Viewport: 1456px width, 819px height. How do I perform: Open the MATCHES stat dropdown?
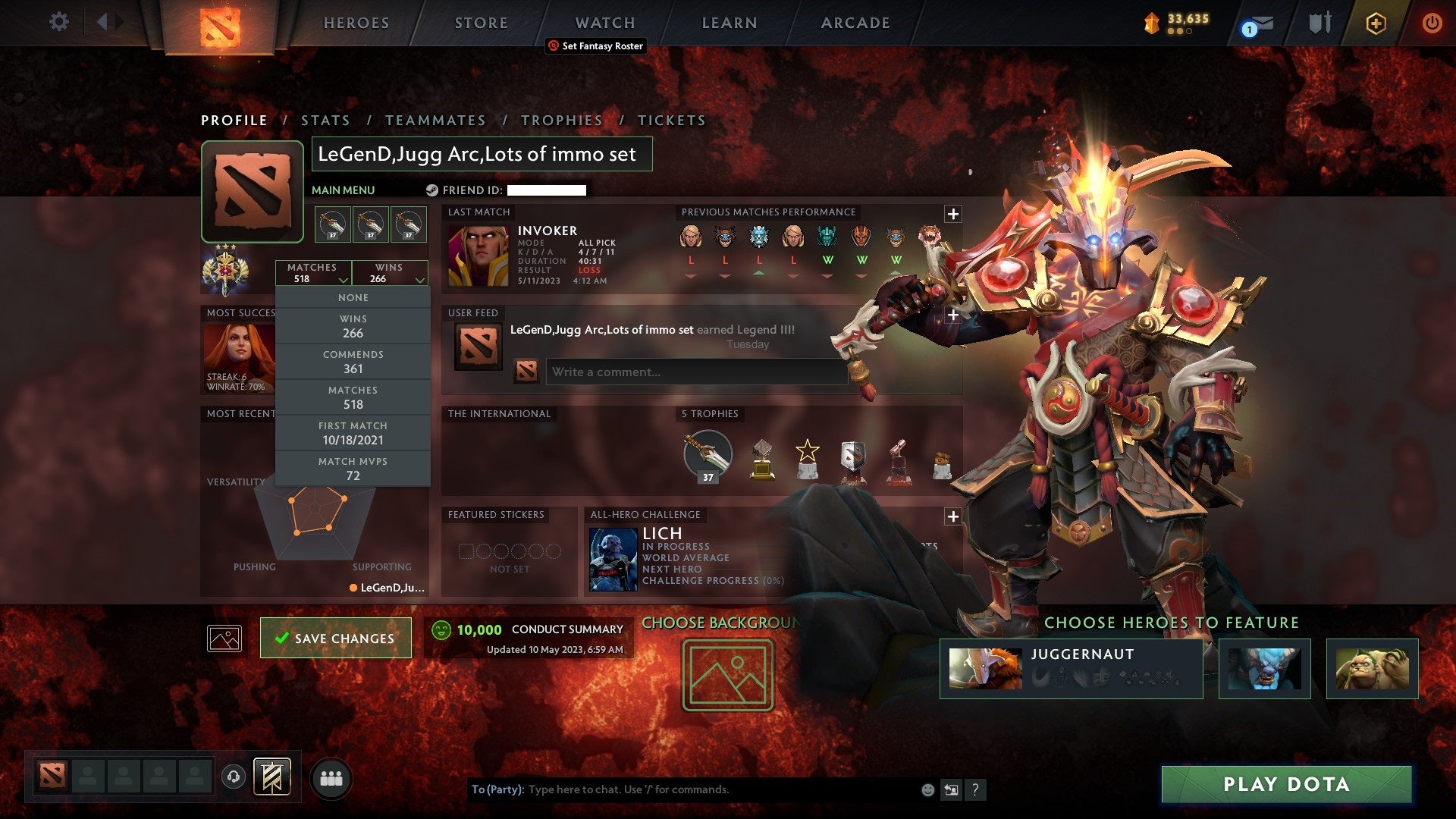point(315,273)
